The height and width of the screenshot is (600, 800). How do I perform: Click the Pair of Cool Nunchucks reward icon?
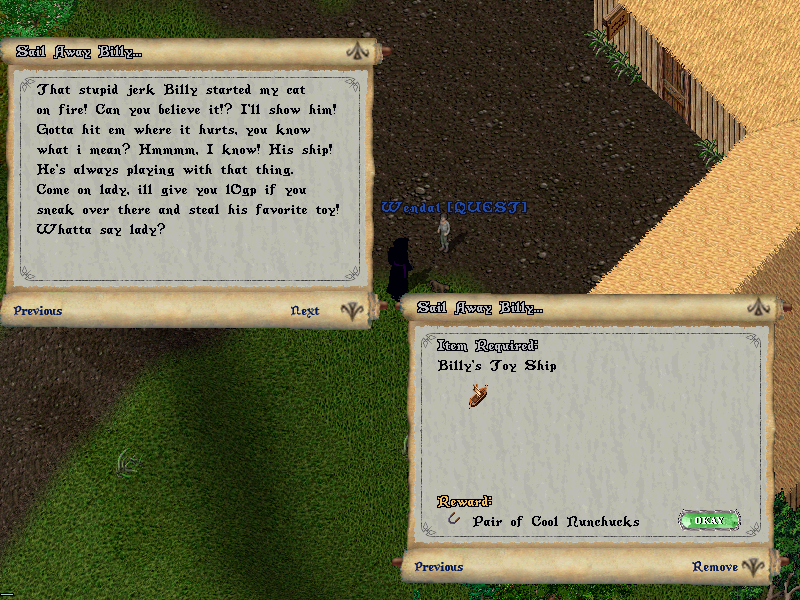[455, 520]
